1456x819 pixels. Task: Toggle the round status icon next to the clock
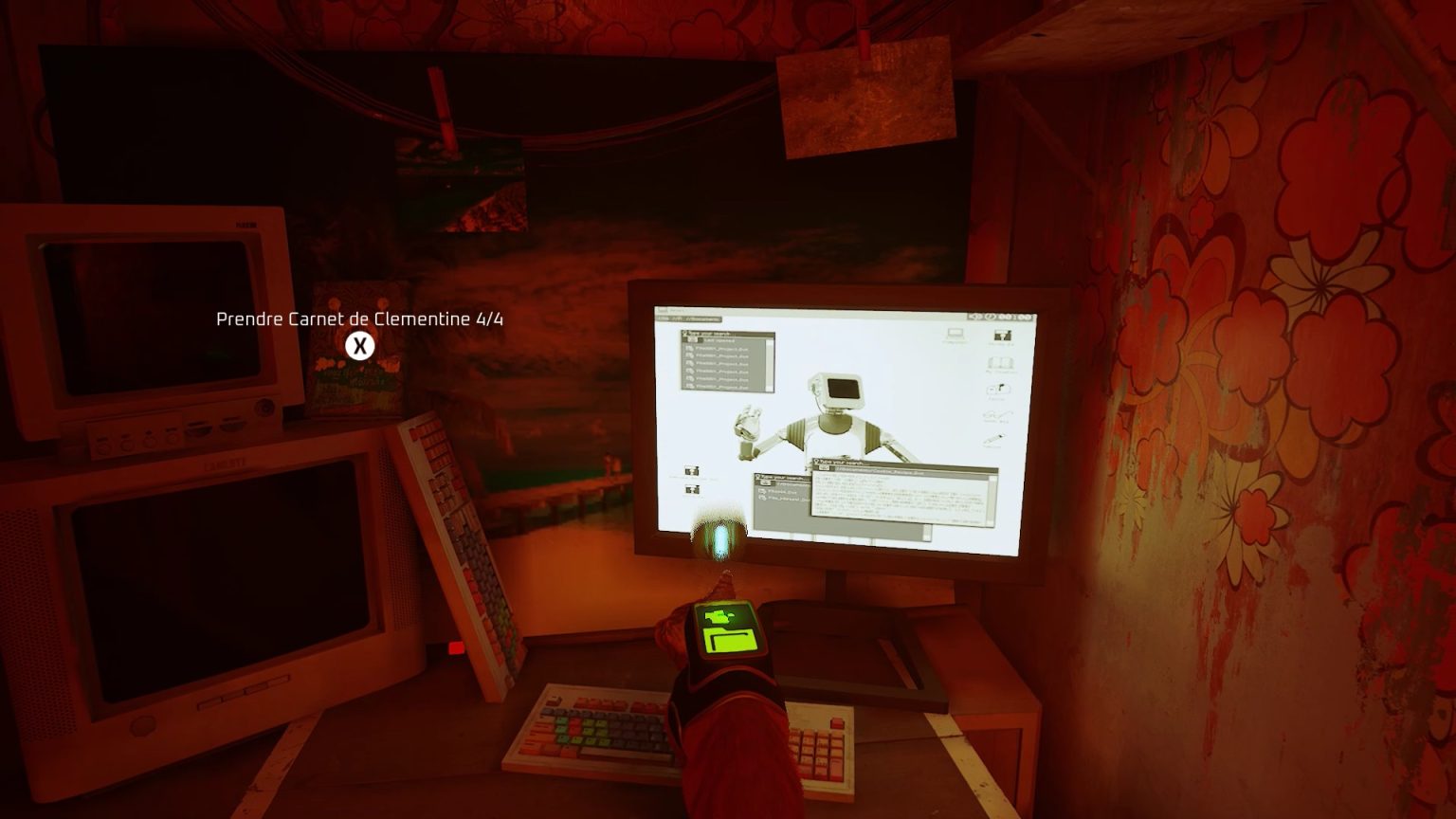coord(990,316)
